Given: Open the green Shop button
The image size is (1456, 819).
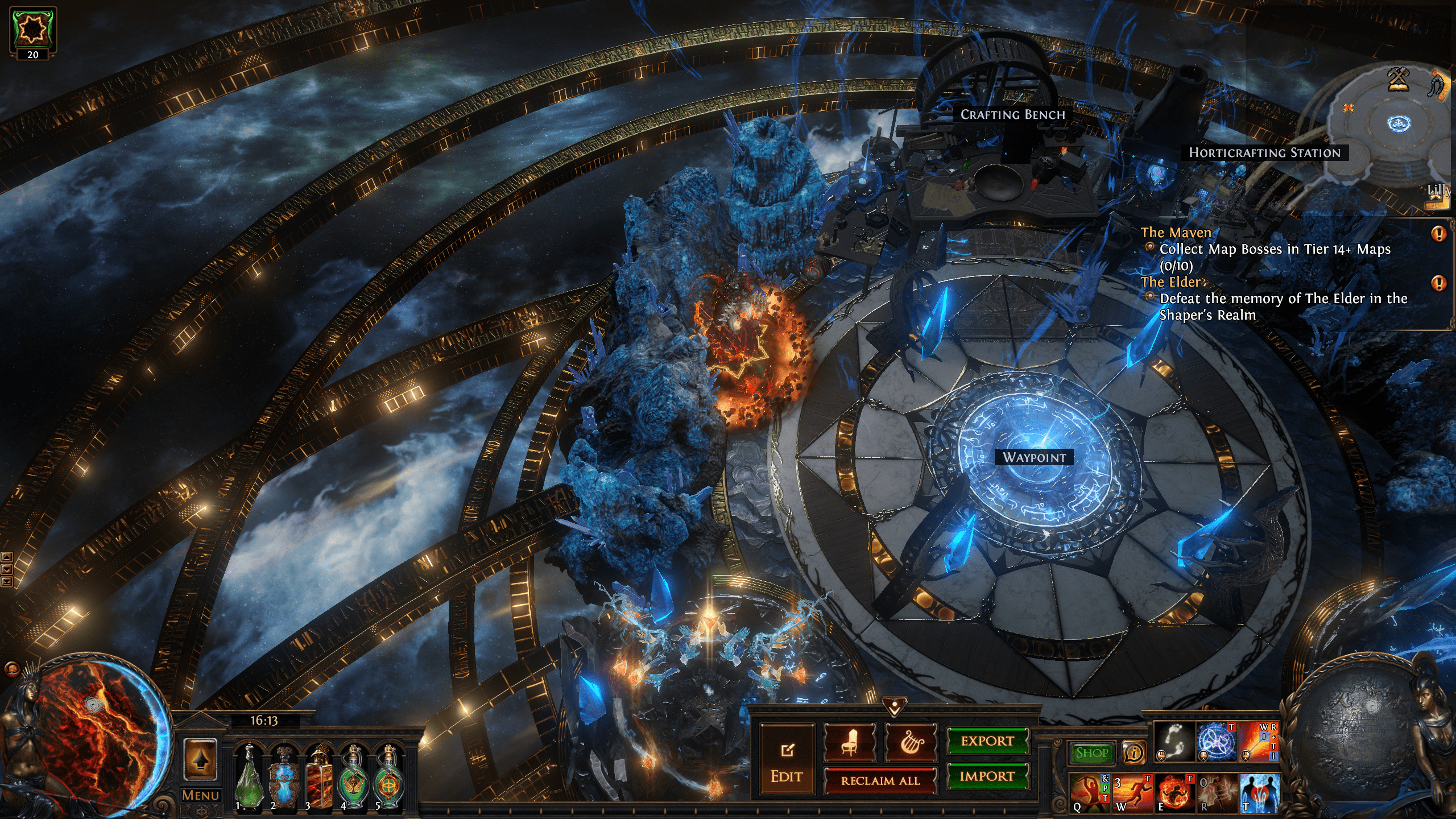Looking at the screenshot, I should [1091, 753].
